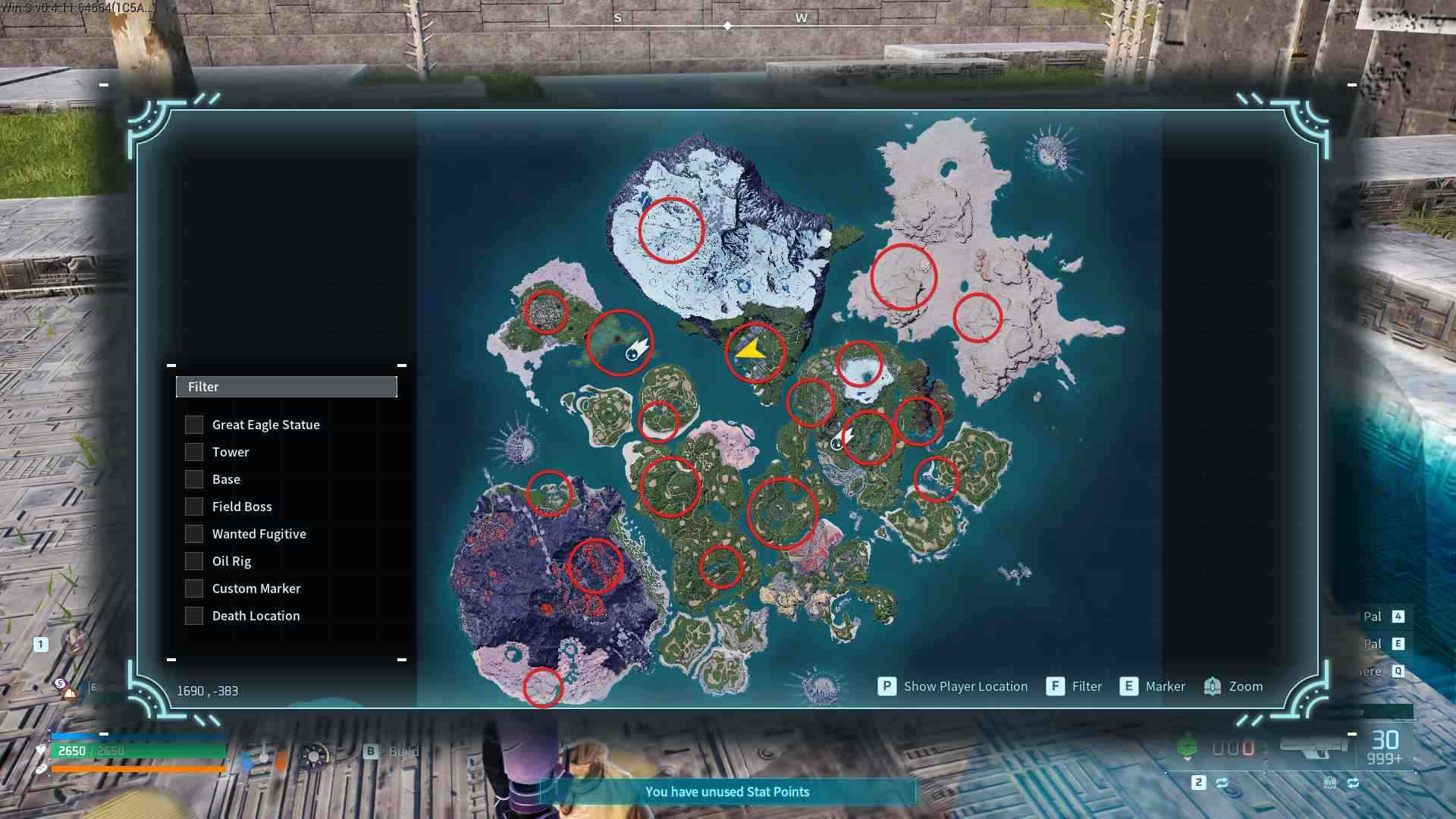Toggle the Wanted Fugitive filter
1456x819 pixels.
point(194,534)
